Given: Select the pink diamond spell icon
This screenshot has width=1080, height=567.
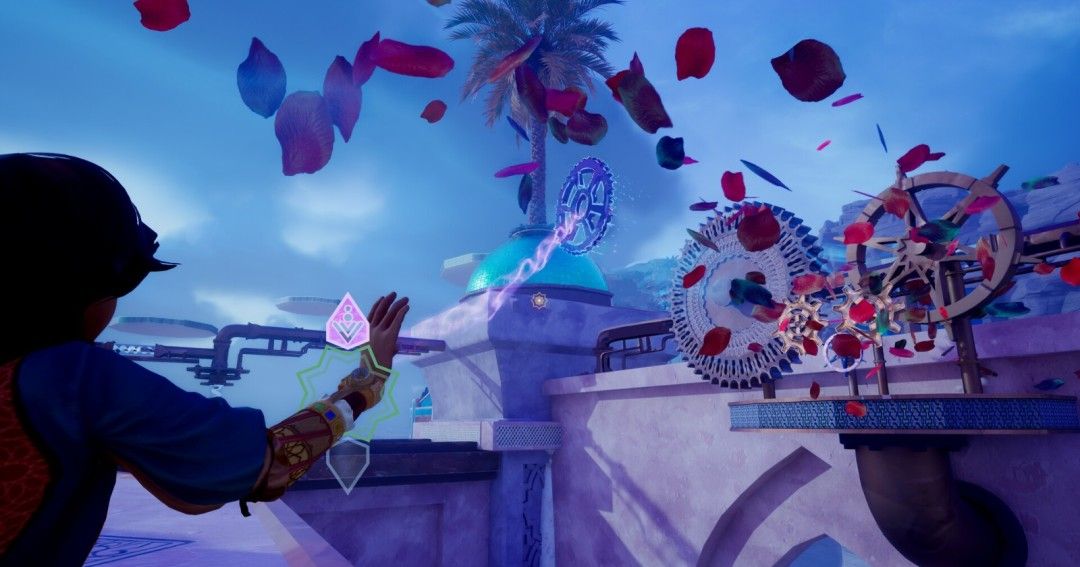Looking at the screenshot, I should coord(347,322).
